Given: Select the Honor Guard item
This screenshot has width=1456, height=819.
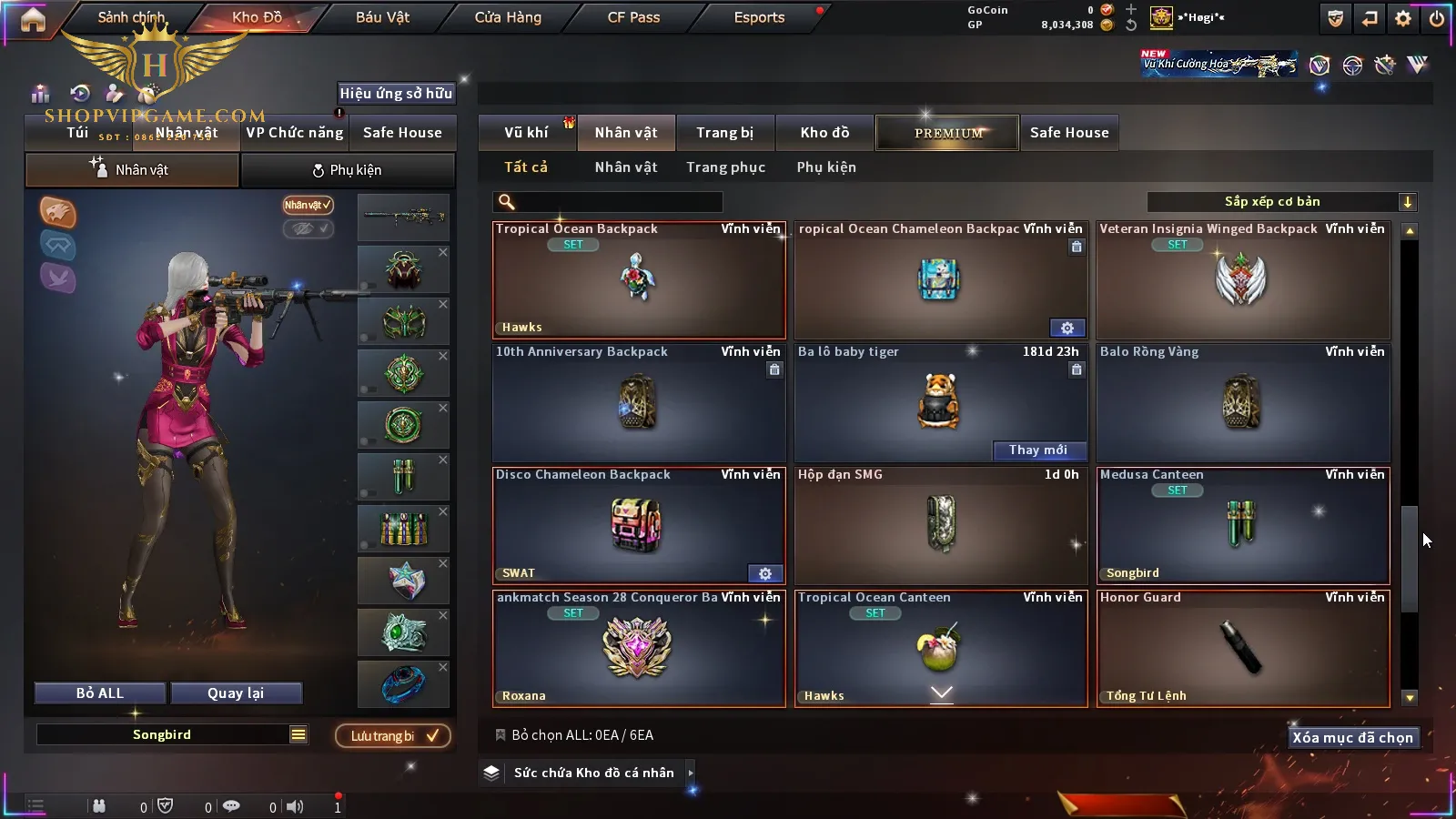Looking at the screenshot, I should point(1243,649).
